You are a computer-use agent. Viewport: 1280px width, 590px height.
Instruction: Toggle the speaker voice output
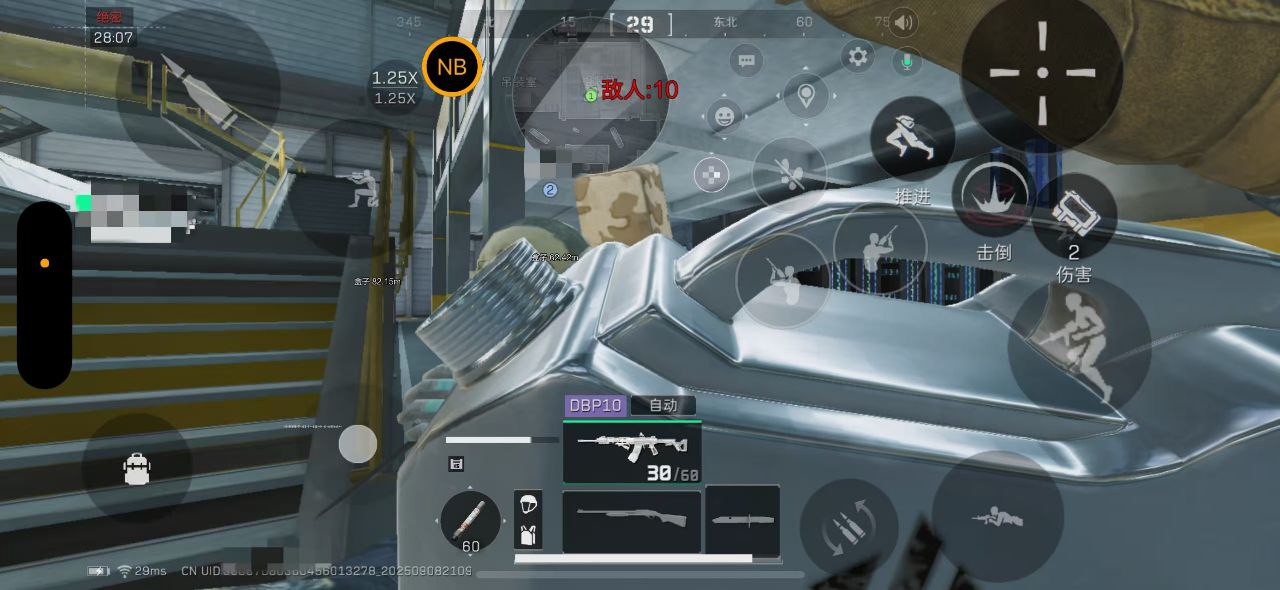tap(904, 22)
